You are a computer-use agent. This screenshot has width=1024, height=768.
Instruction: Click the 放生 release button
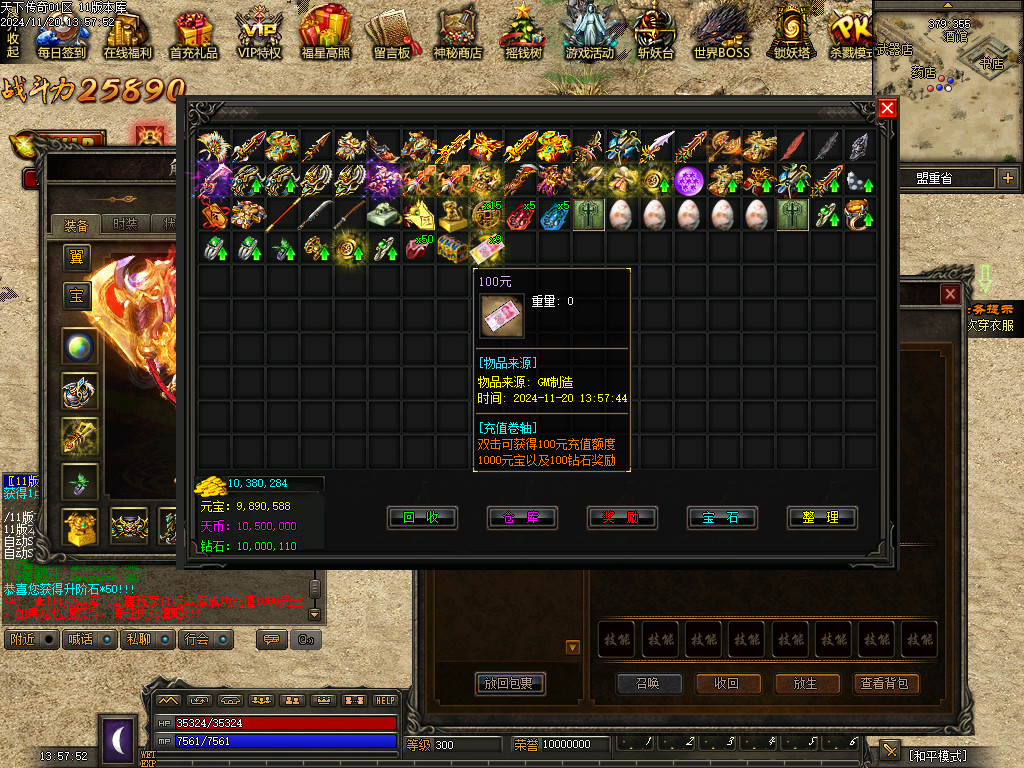click(x=807, y=684)
